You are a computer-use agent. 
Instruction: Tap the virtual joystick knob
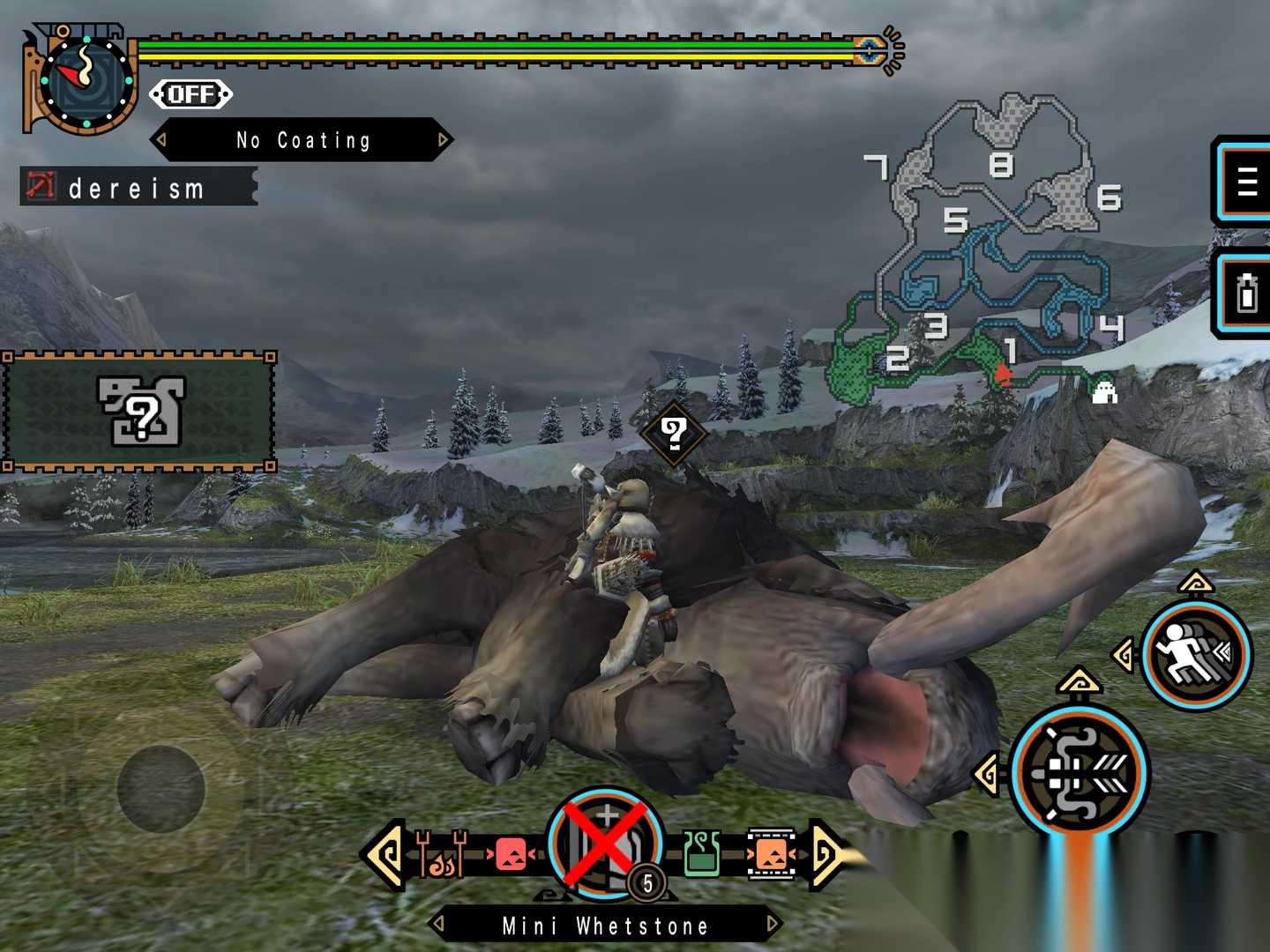161,788
